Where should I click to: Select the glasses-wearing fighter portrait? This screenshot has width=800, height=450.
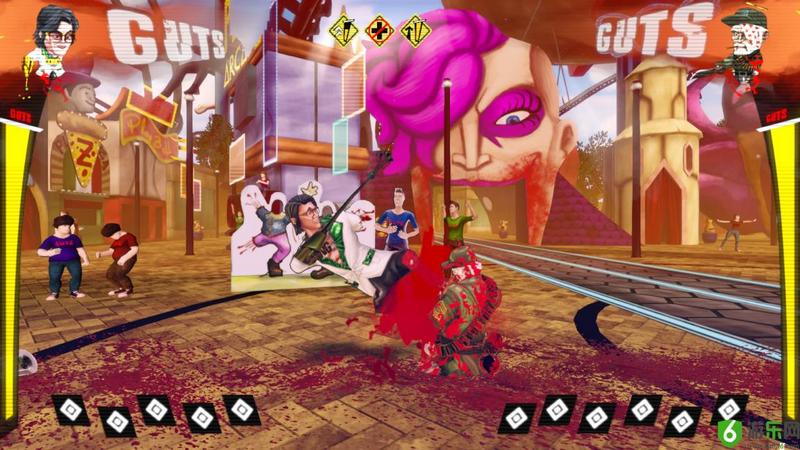tap(57, 38)
